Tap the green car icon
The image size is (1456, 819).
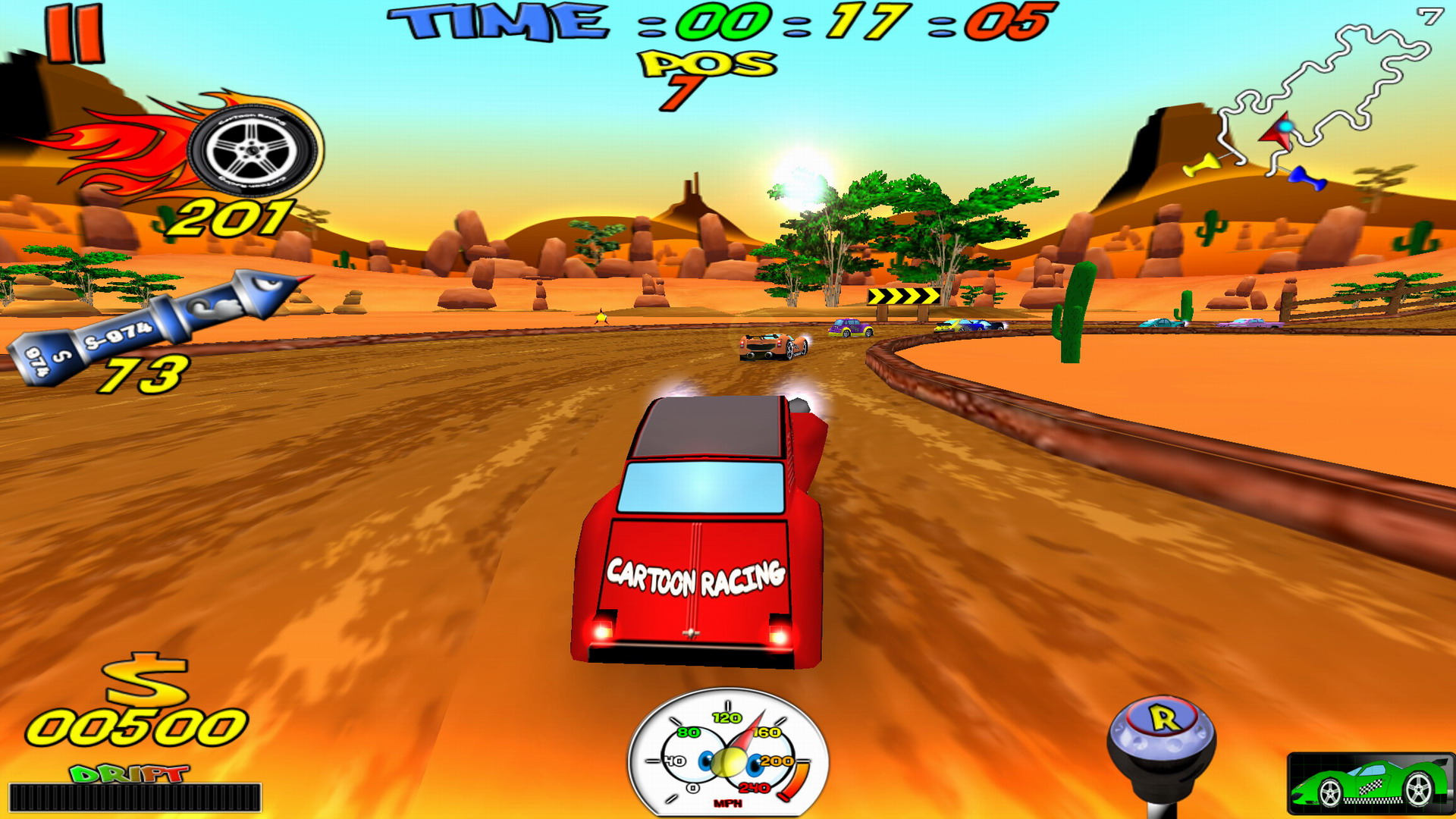1370,784
